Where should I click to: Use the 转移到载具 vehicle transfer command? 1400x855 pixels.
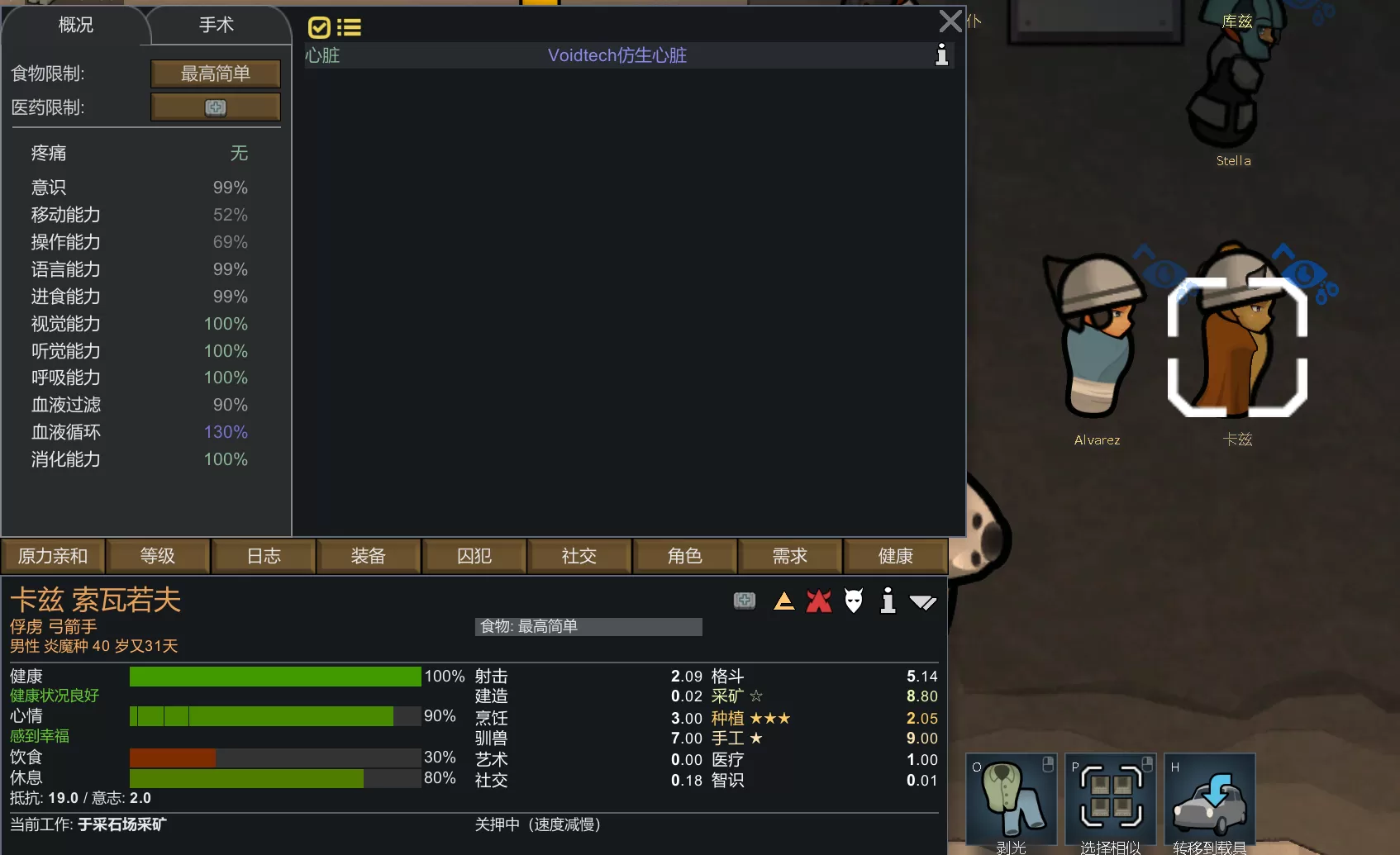(x=1210, y=800)
